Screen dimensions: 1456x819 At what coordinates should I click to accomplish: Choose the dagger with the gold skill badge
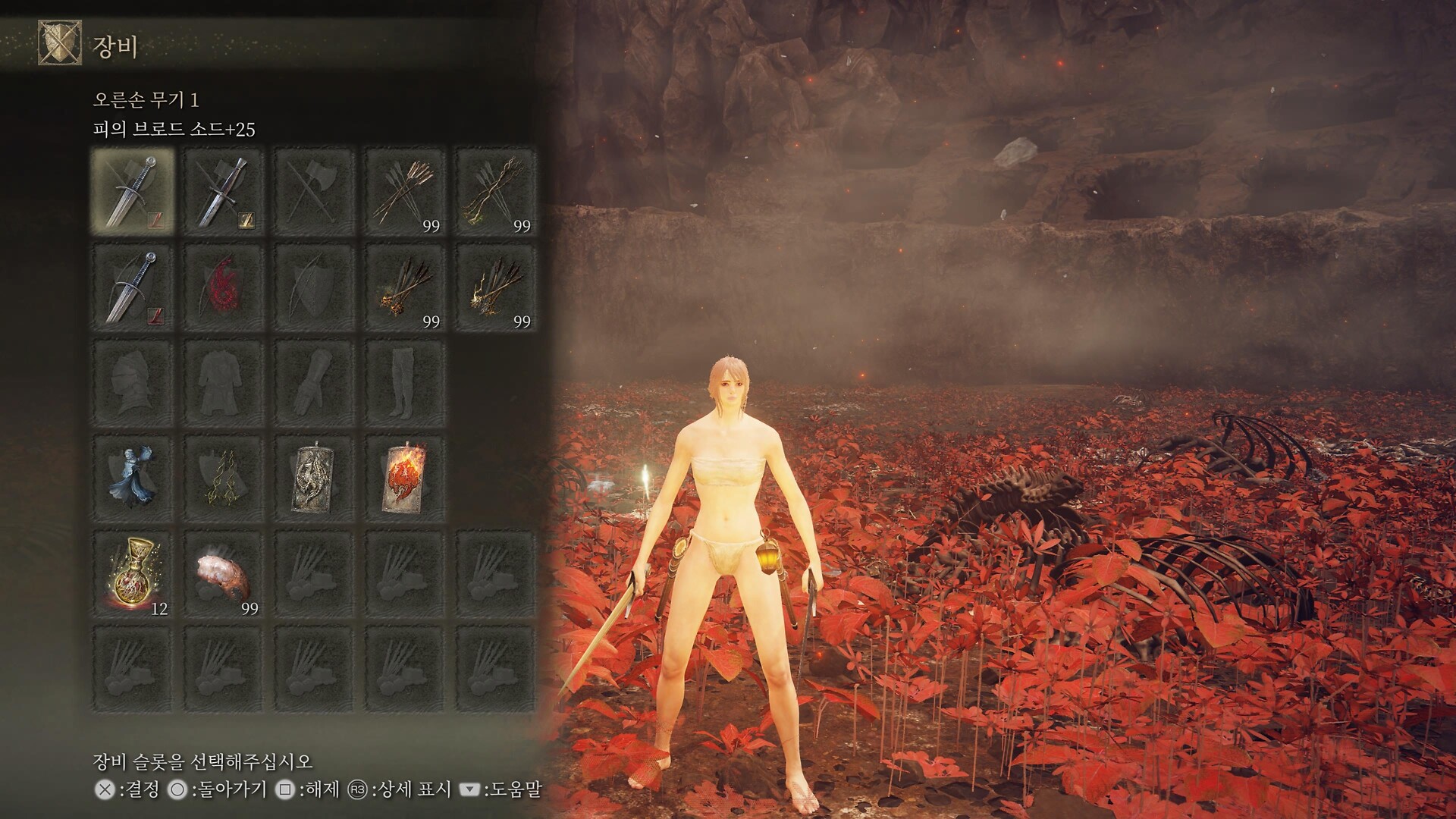[x=224, y=192]
